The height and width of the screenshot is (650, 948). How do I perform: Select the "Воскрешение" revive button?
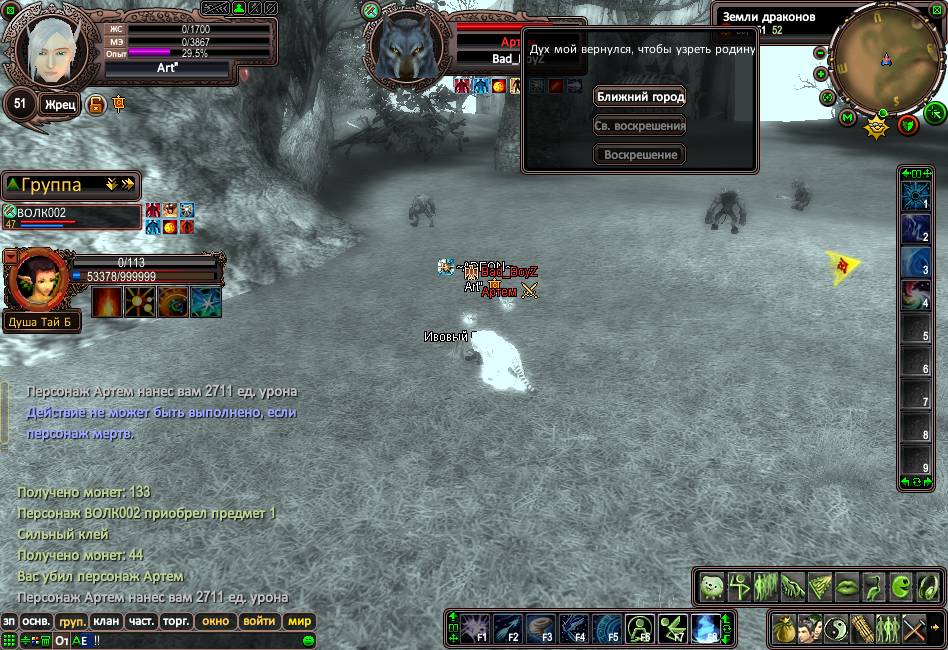point(640,155)
